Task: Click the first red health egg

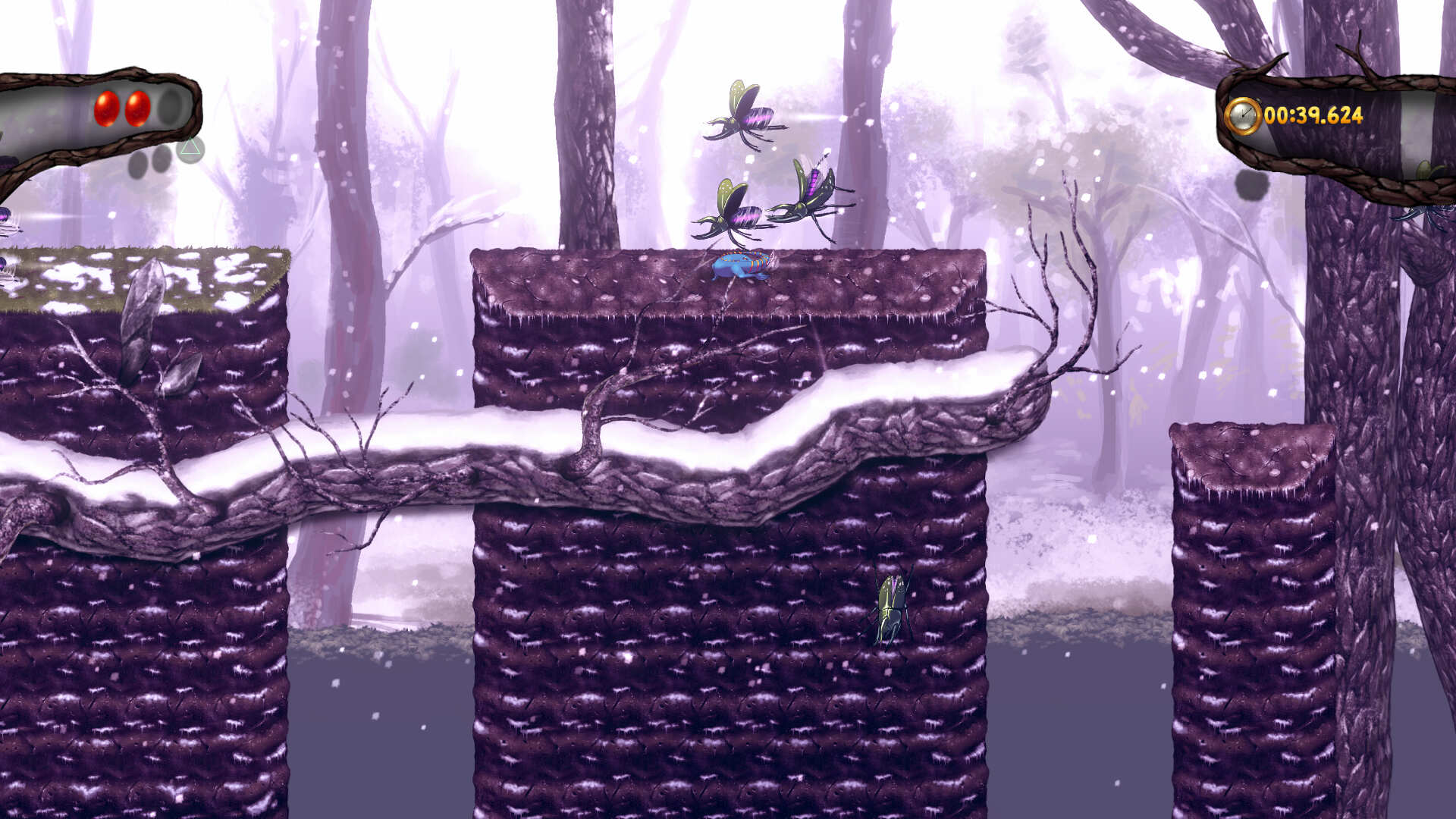Action: [x=106, y=108]
